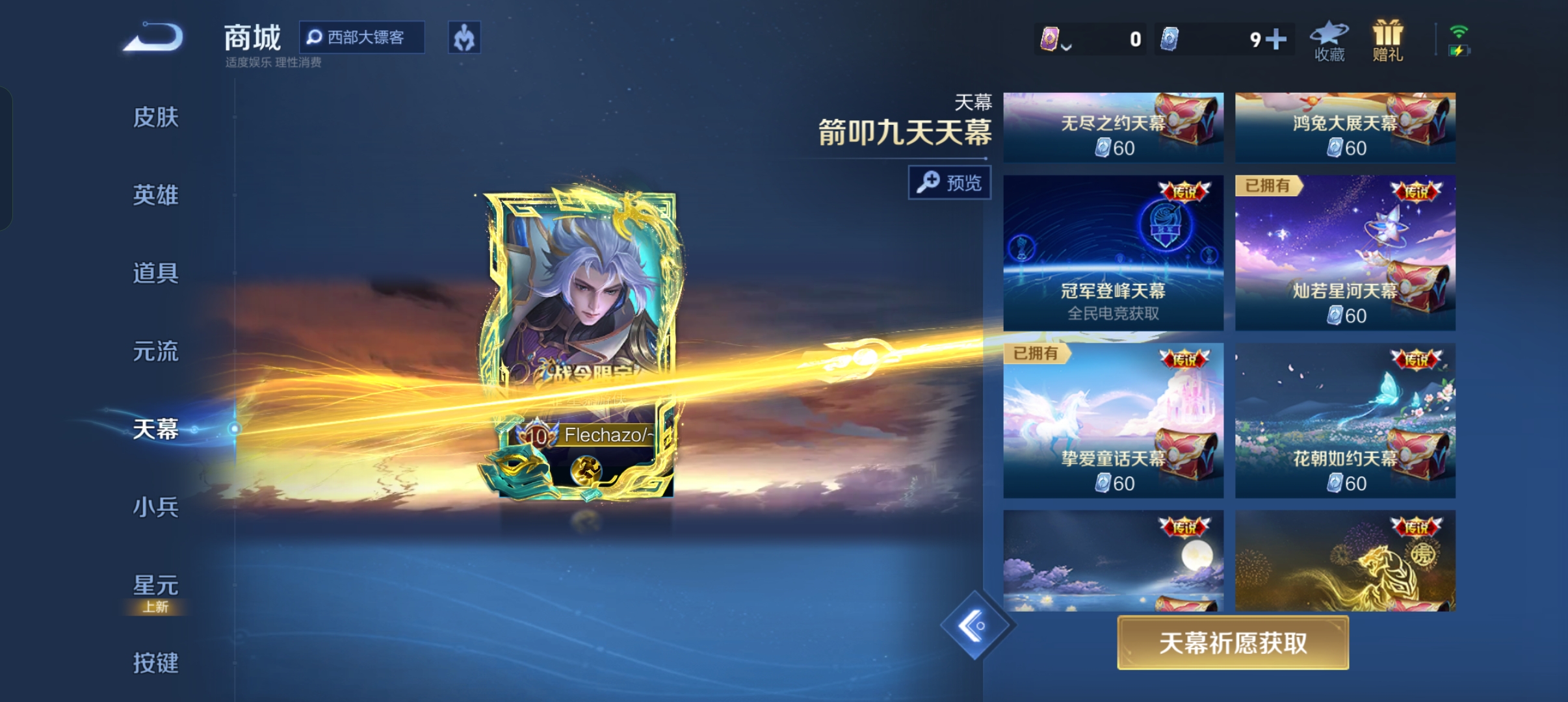
Task: Open the 赠礼 gift icon
Action: (x=1388, y=39)
